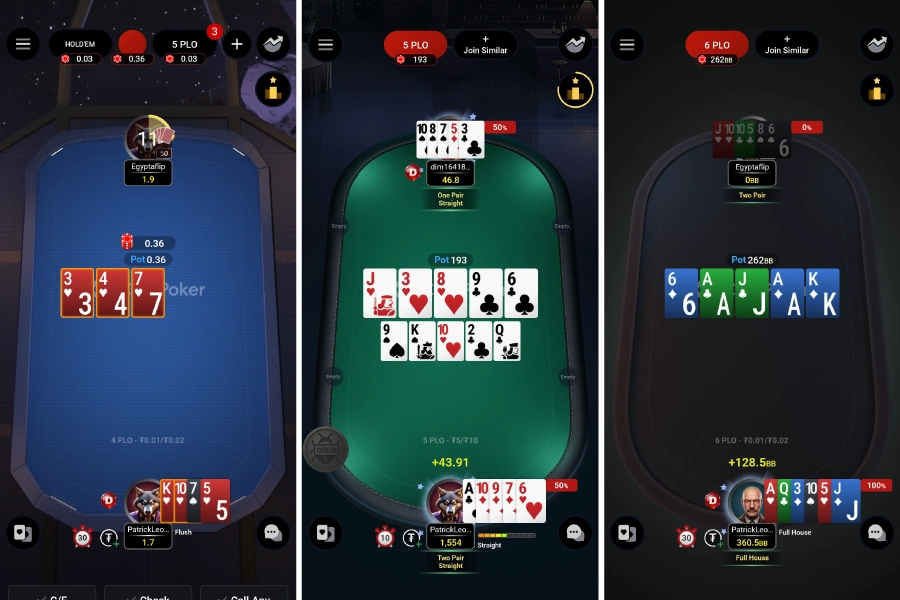Open the cards history icon on the blue table
Viewport: 900px width, 600px height.
click(x=23, y=533)
